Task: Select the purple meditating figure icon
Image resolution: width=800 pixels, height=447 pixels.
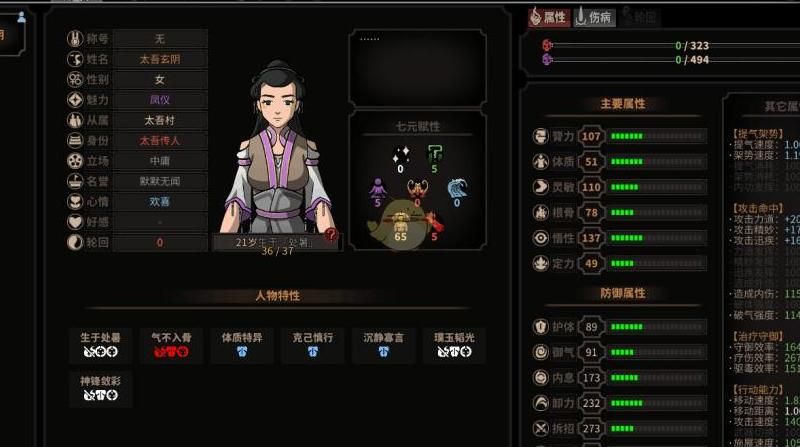Action: [378, 189]
